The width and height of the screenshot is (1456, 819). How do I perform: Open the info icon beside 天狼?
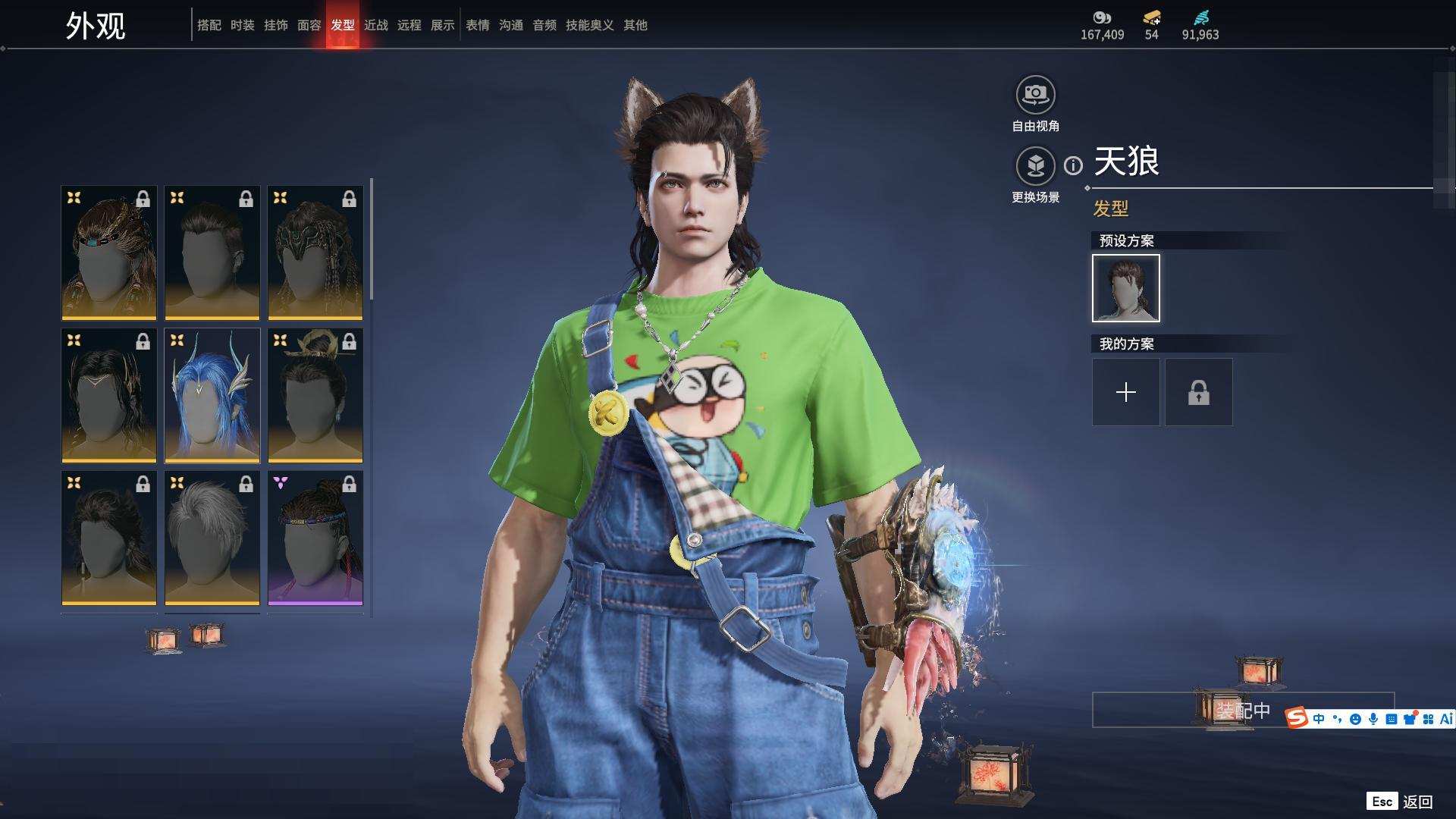point(1073,165)
